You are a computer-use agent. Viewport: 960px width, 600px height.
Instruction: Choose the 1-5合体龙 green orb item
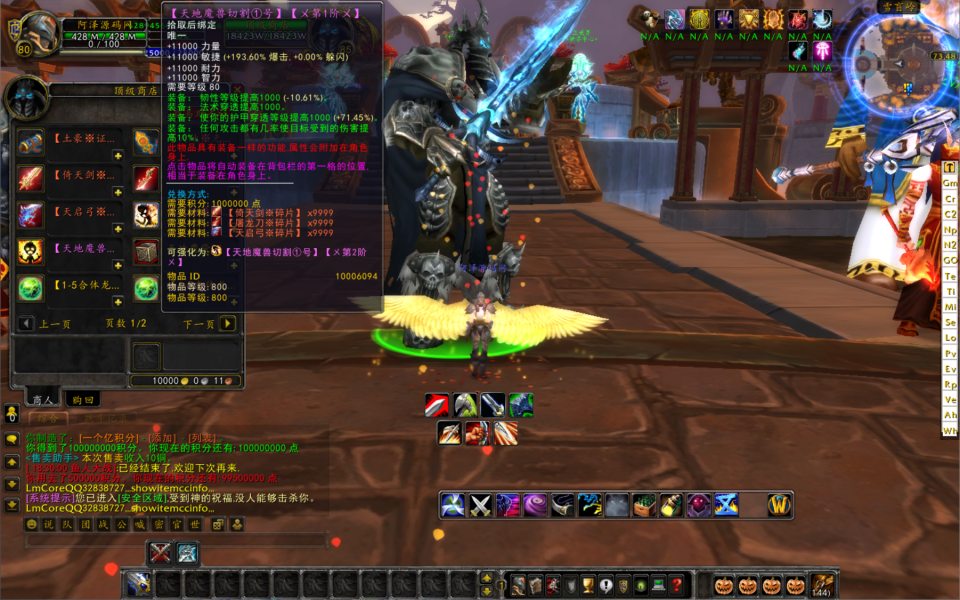click(x=30, y=289)
